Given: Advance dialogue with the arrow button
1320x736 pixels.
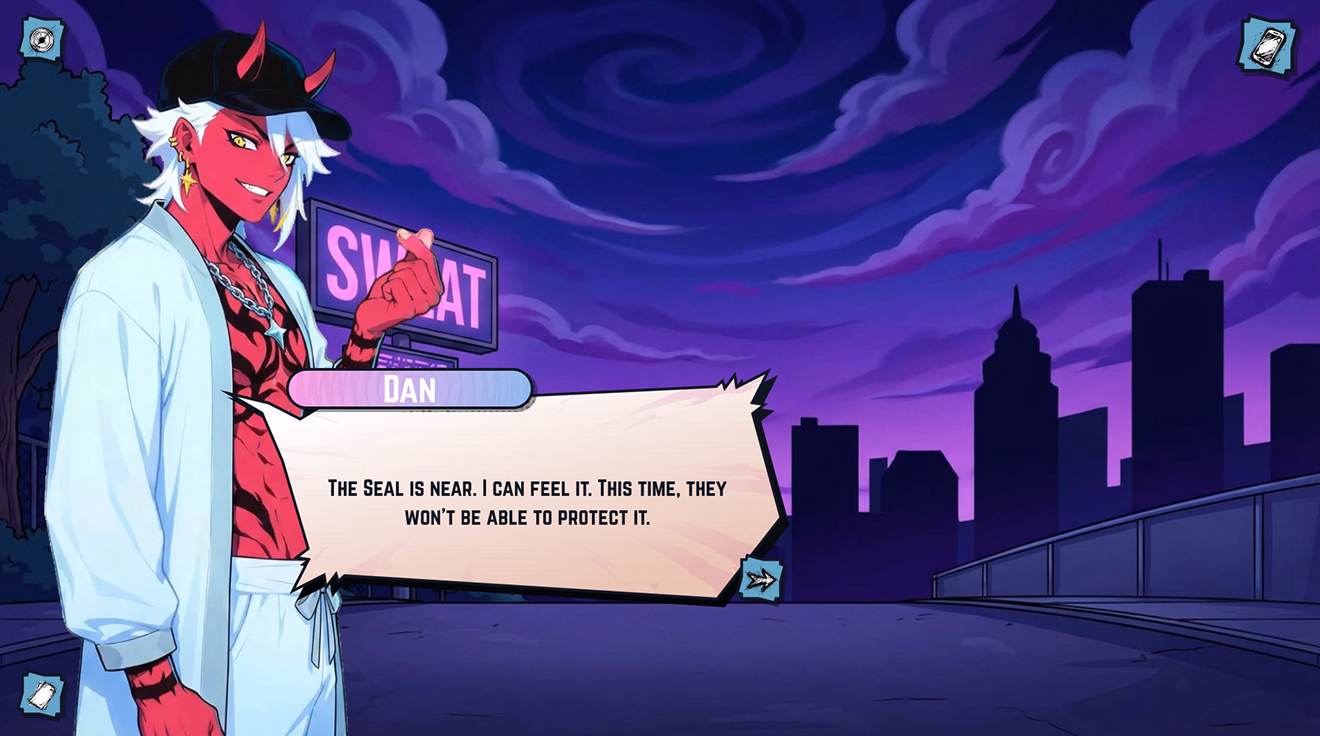Looking at the screenshot, I should coord(761,578).
